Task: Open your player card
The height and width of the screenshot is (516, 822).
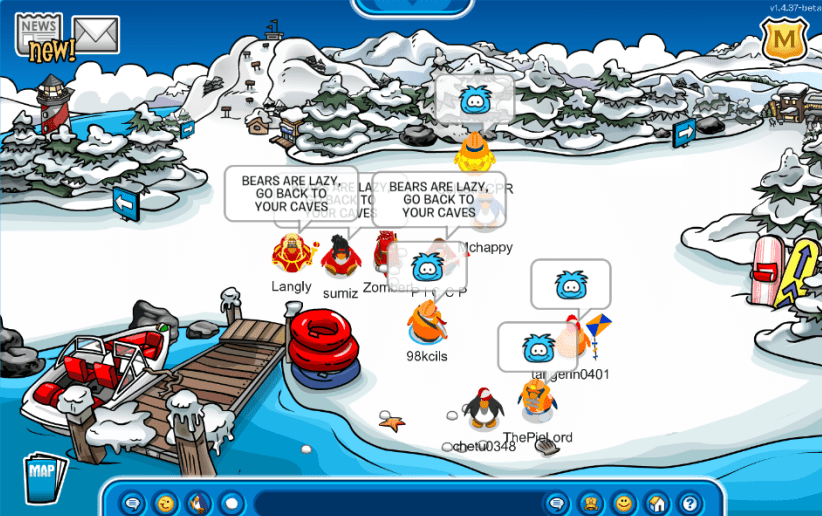Action: tap(591, 502)
